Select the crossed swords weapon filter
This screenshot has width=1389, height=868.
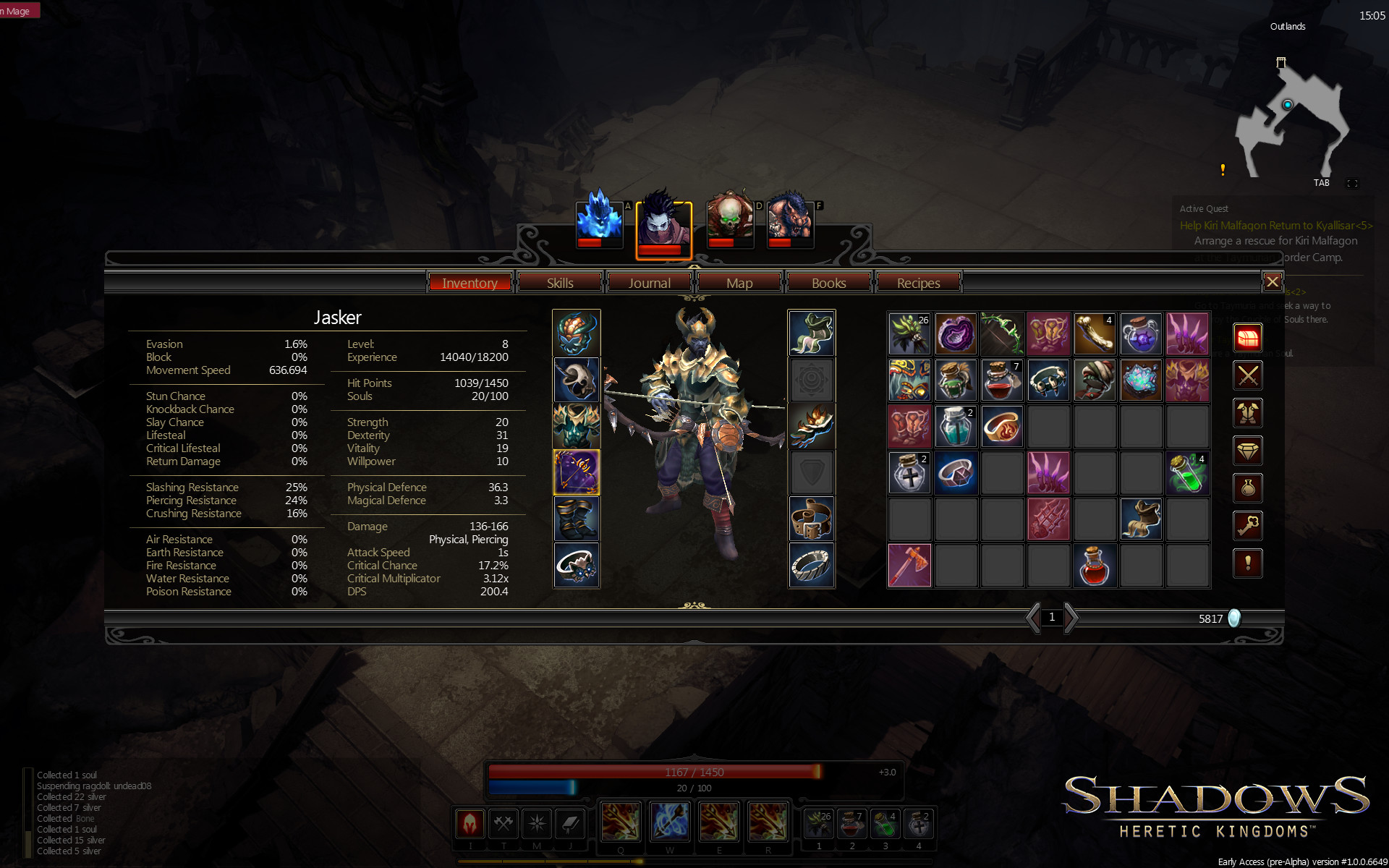[x=1248, y=375]
